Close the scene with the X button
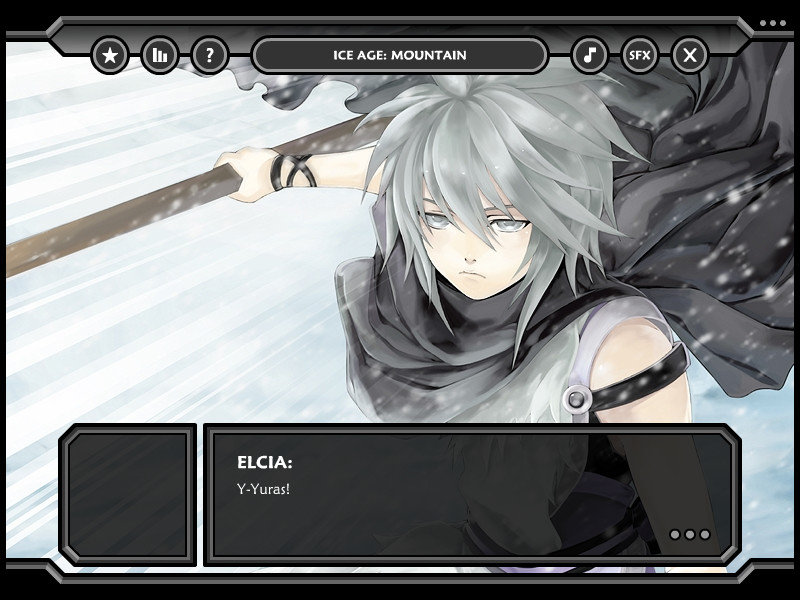The height and width of the screenshot is (600, 800). (x=690, y=55)
